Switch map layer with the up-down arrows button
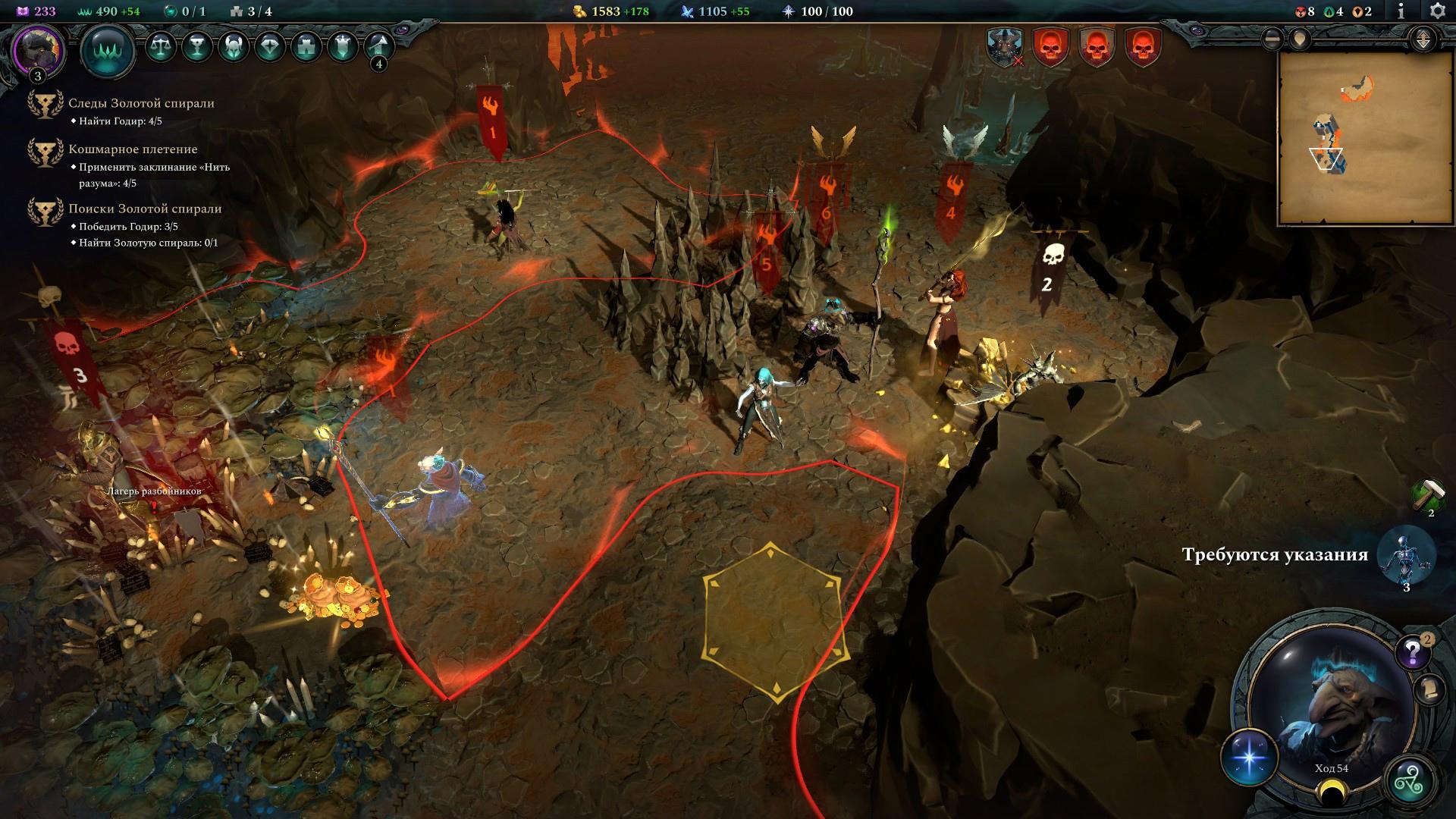Viewport: 1456px width, 819px height. click(1423, 39)
